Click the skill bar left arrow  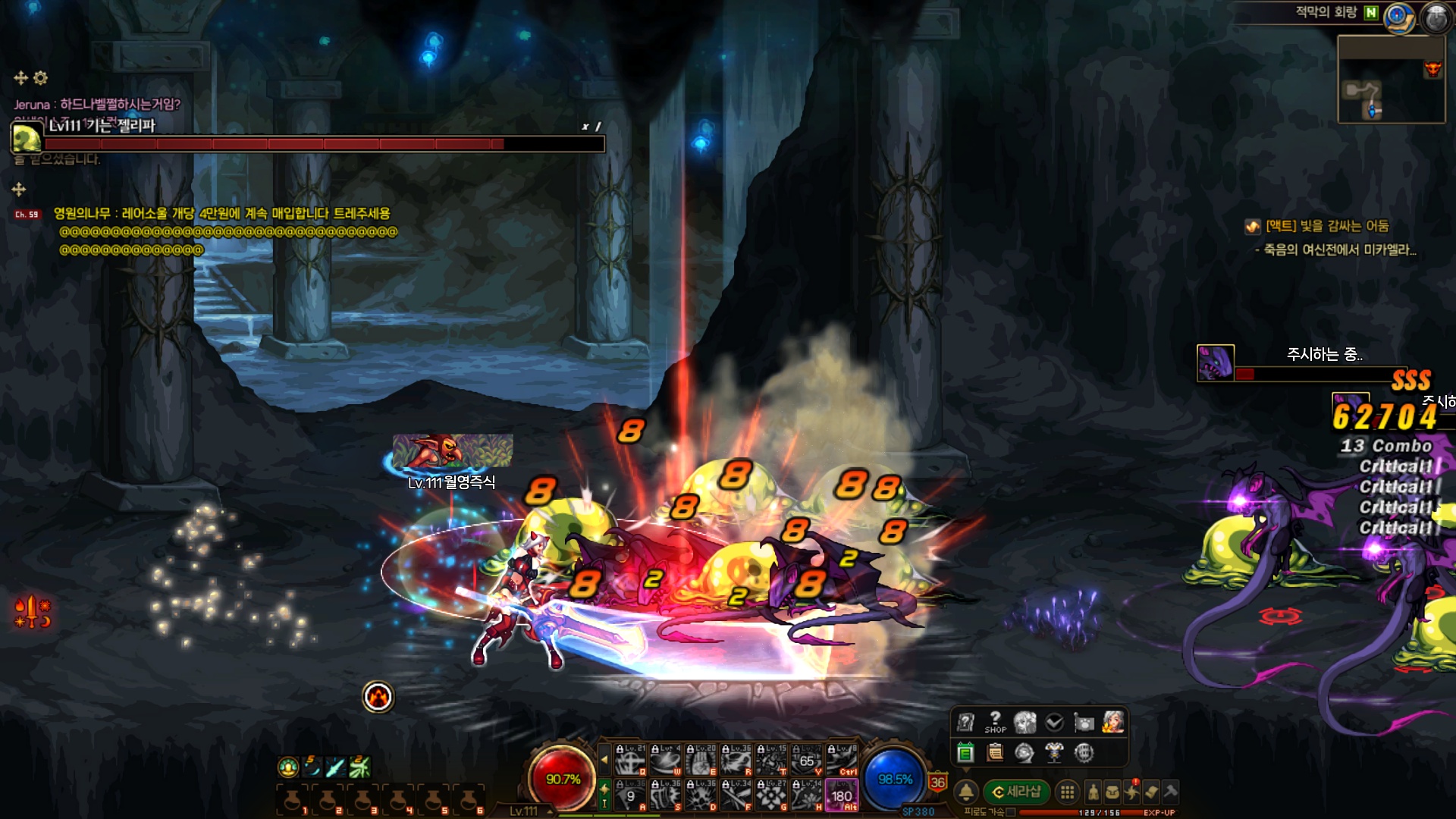pos(604,758)
